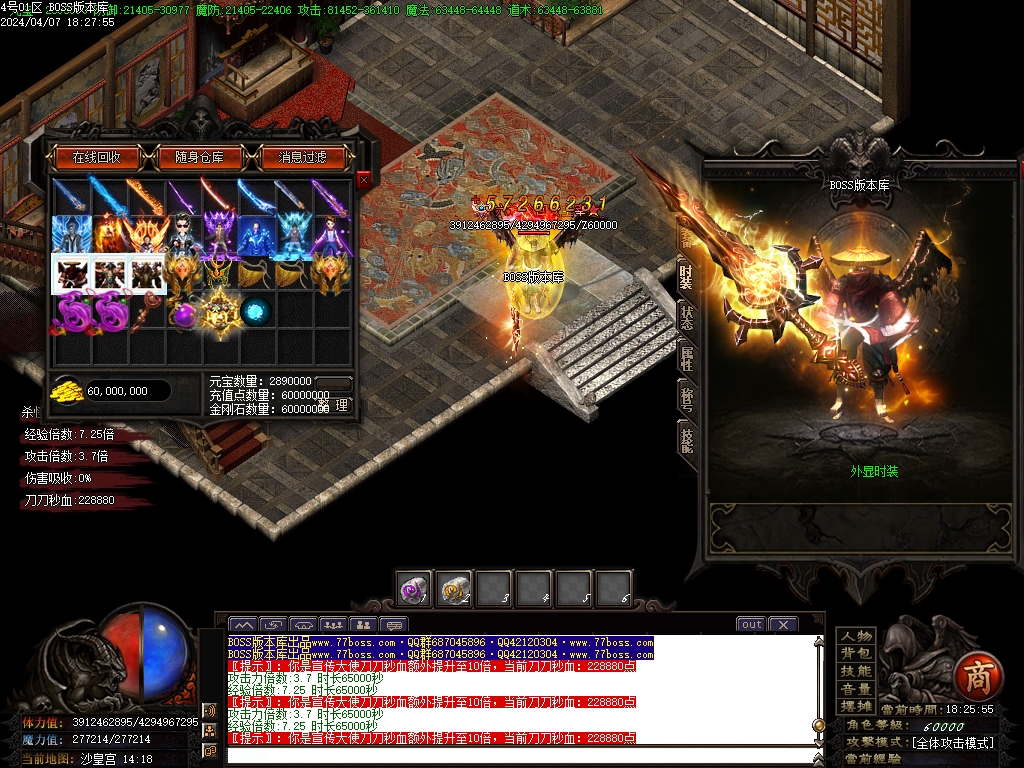The width and height of the screenshot is (1024, 768).
Task: Sort the bag with the 整理 button
Action: (340, 405)
